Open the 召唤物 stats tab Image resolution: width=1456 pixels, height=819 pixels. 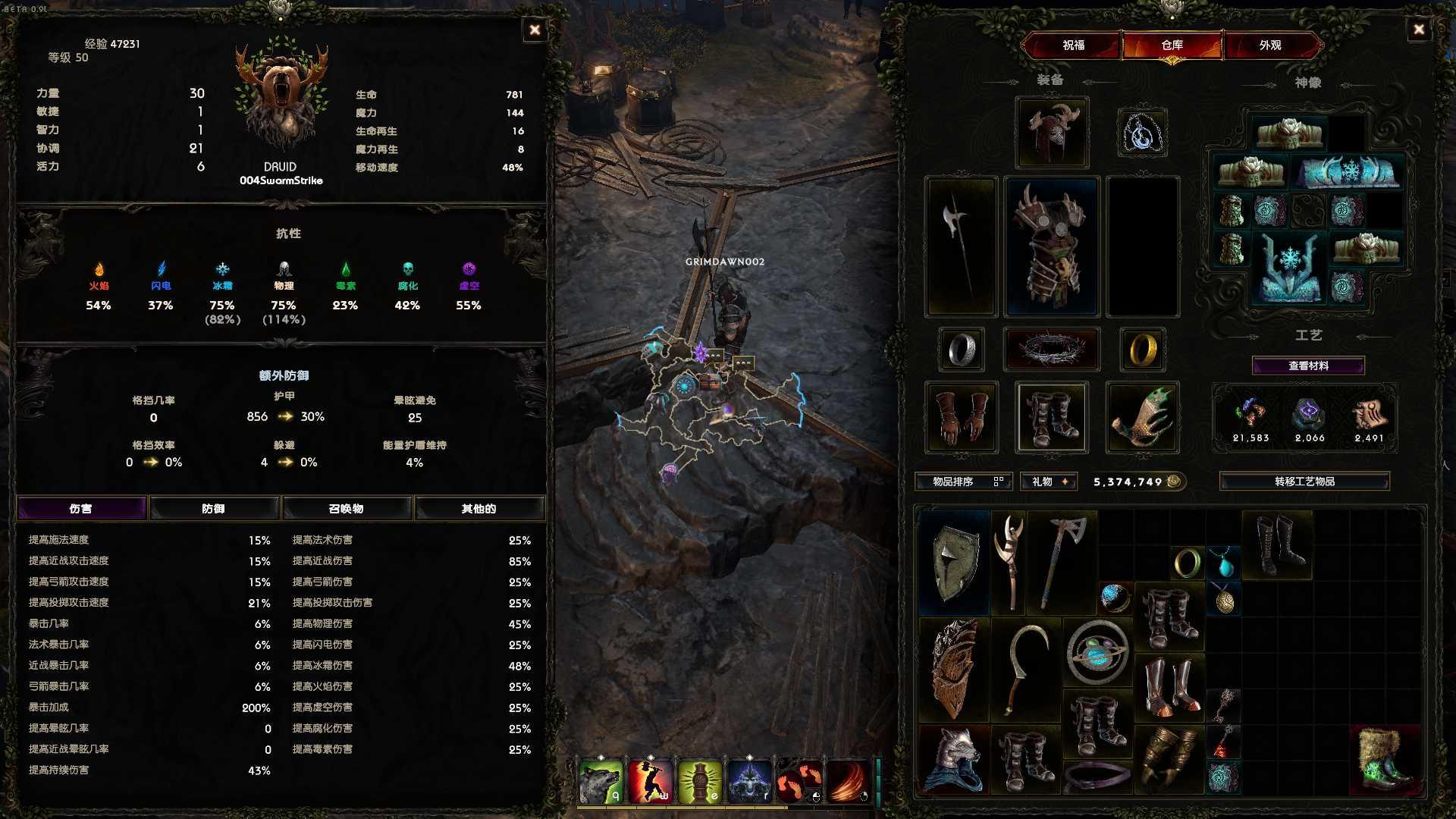[x=347, y=509]
